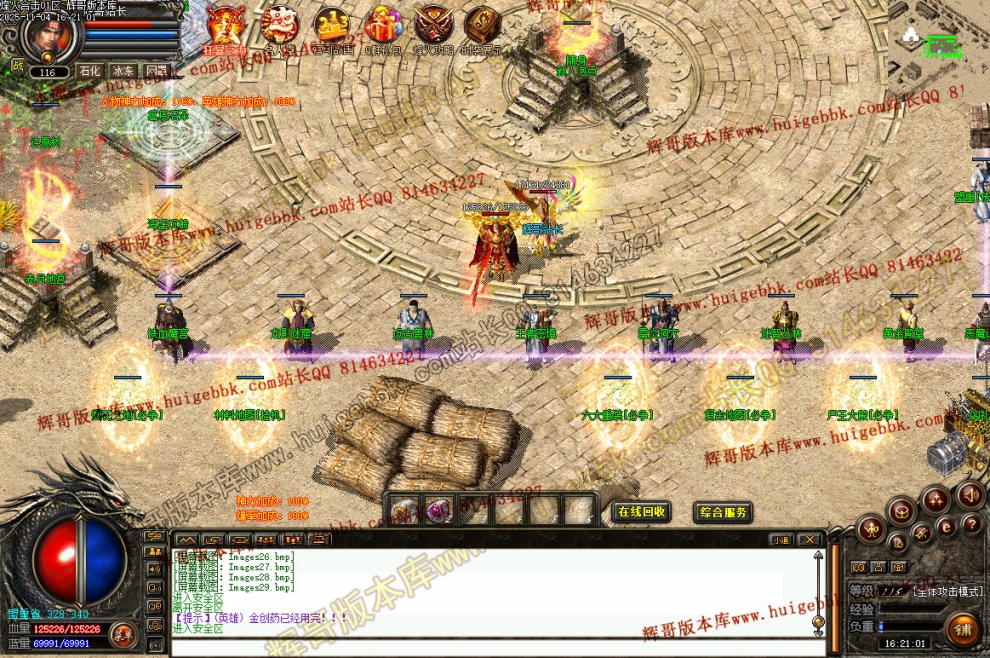Image resolution: width=990 pixels, height=658 pixels.
Task: Open the 时装展示 fashion showcase icon
Action: [485, 25]
